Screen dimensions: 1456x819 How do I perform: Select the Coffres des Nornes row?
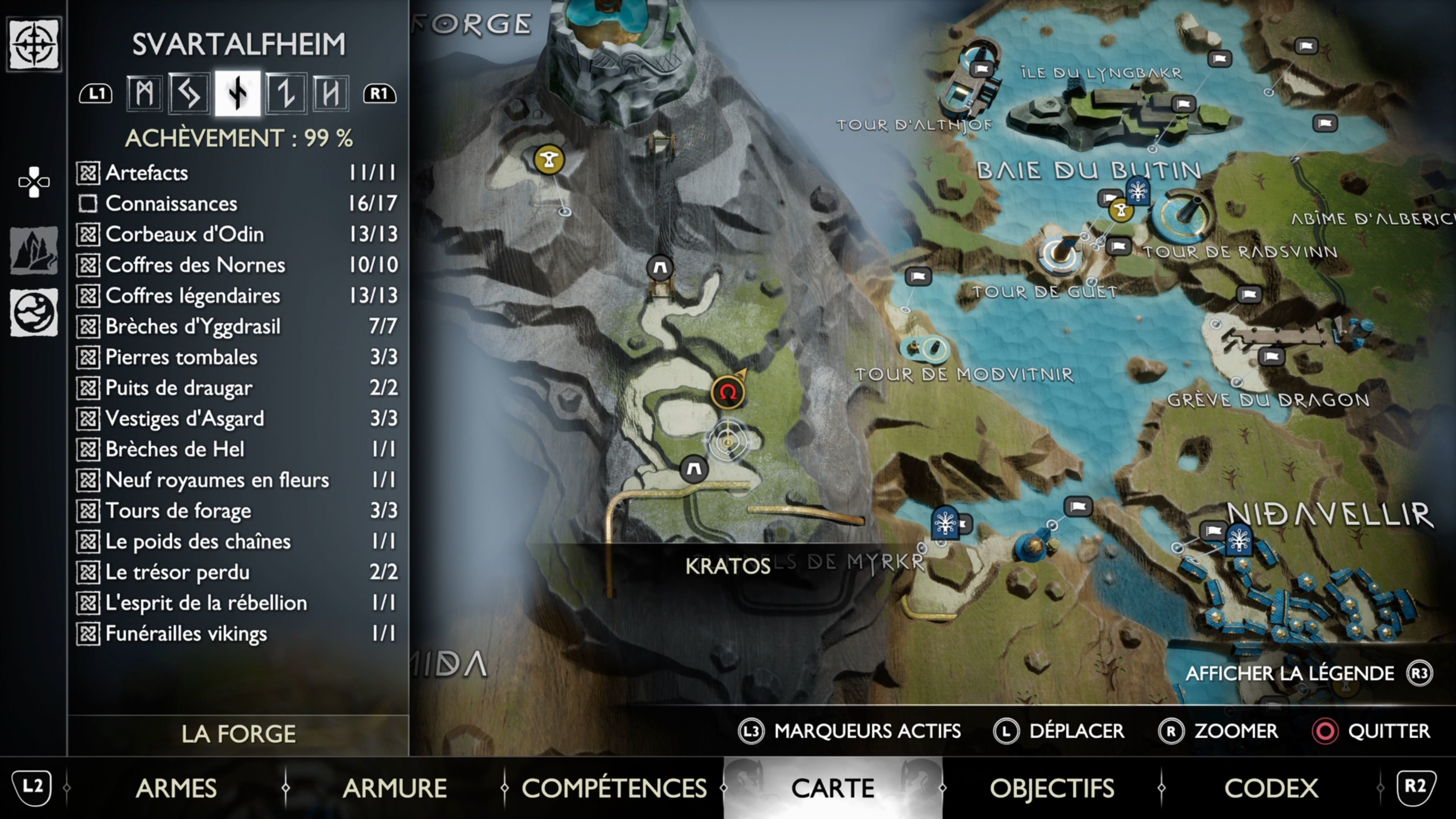[237, 265]
